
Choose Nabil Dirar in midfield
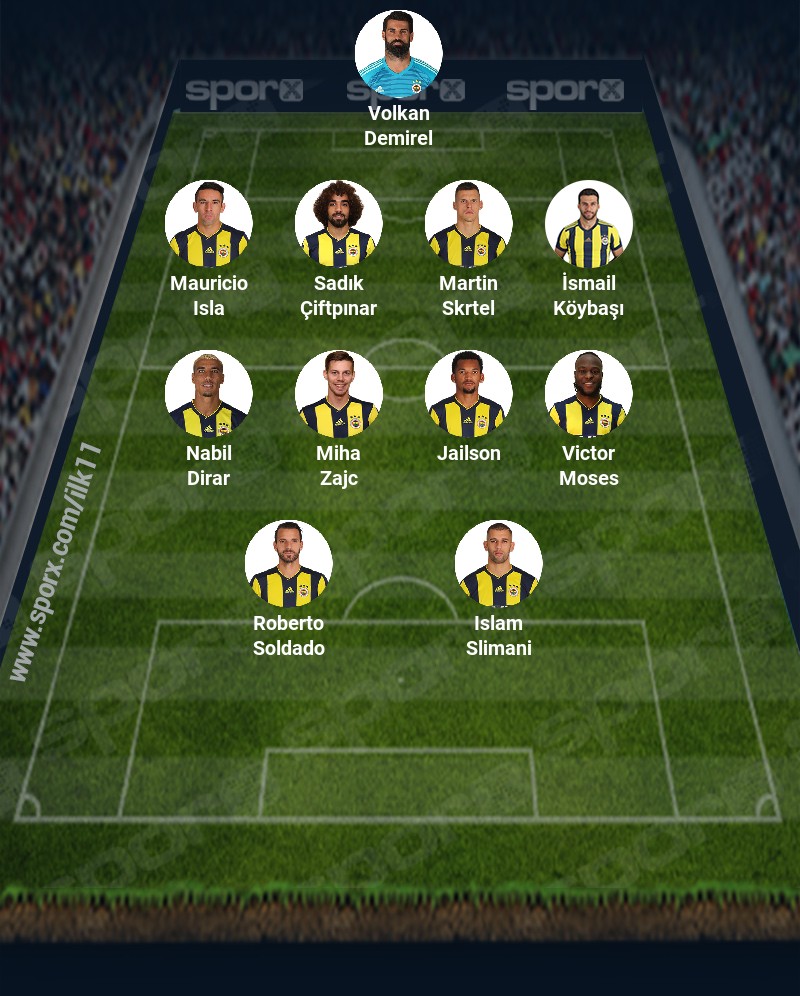pos(208,394)
